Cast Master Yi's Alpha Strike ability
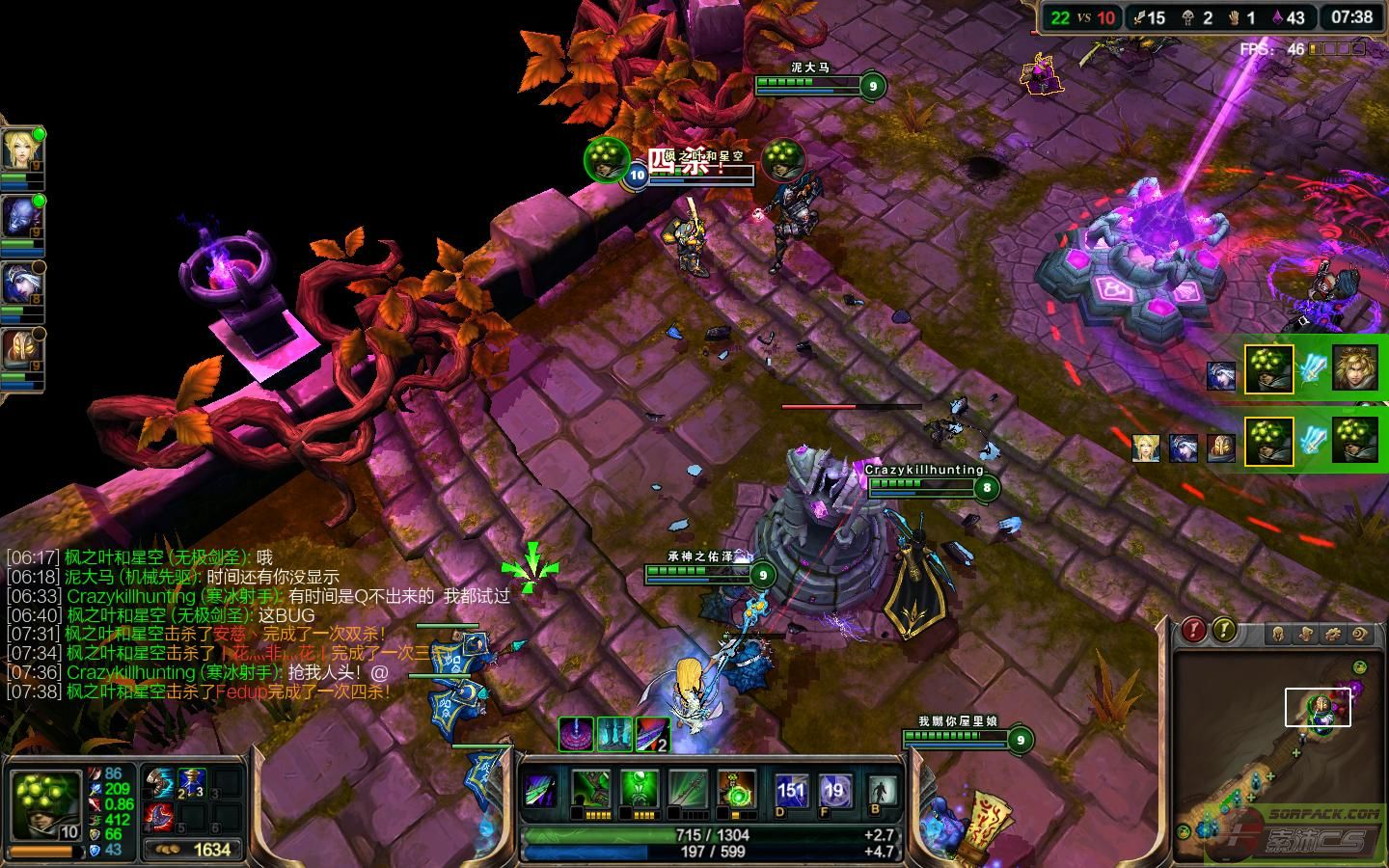 [x=589, y=791]
